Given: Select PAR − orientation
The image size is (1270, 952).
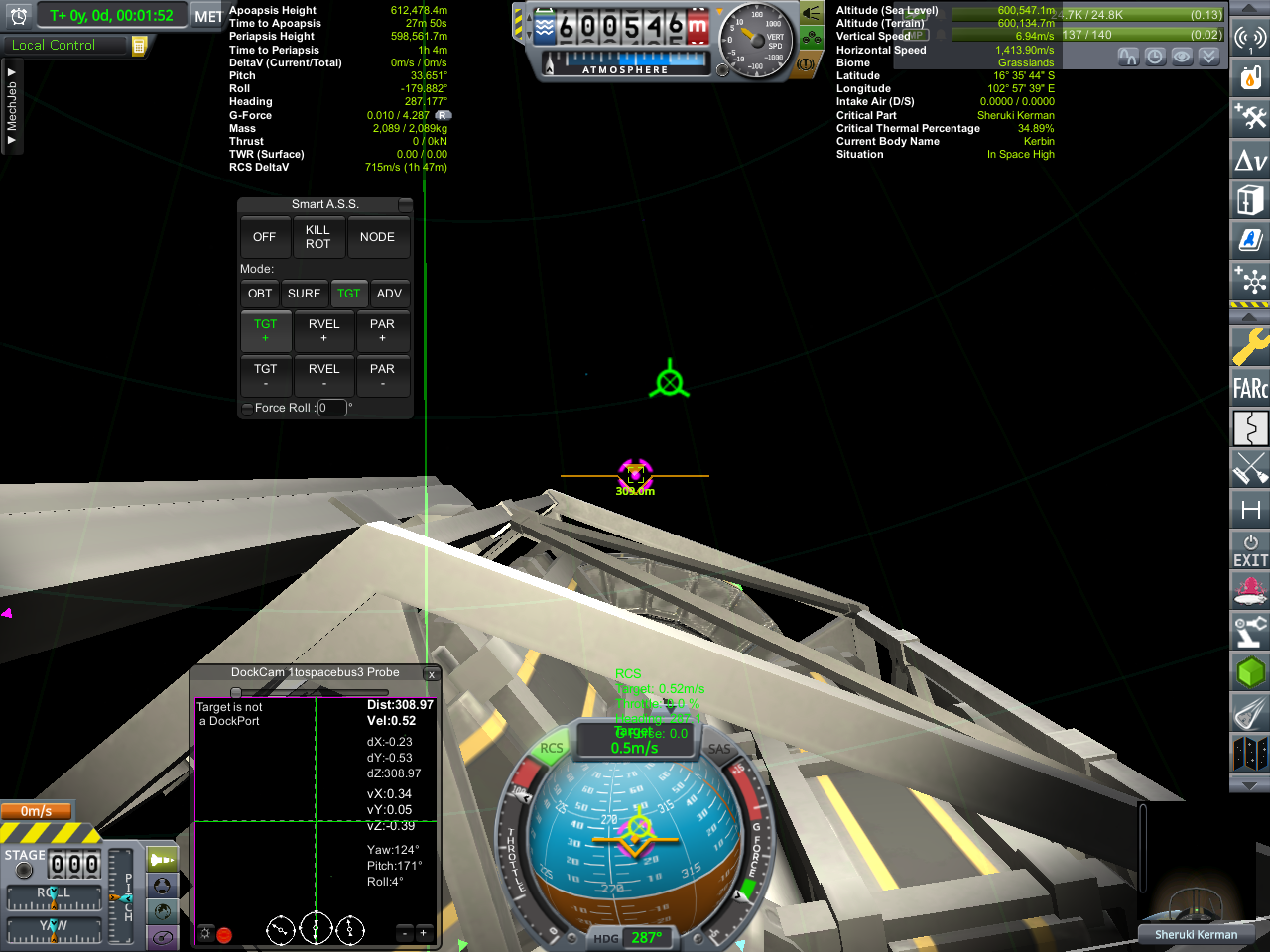Looking at the screenshot, I should [382, 375].
